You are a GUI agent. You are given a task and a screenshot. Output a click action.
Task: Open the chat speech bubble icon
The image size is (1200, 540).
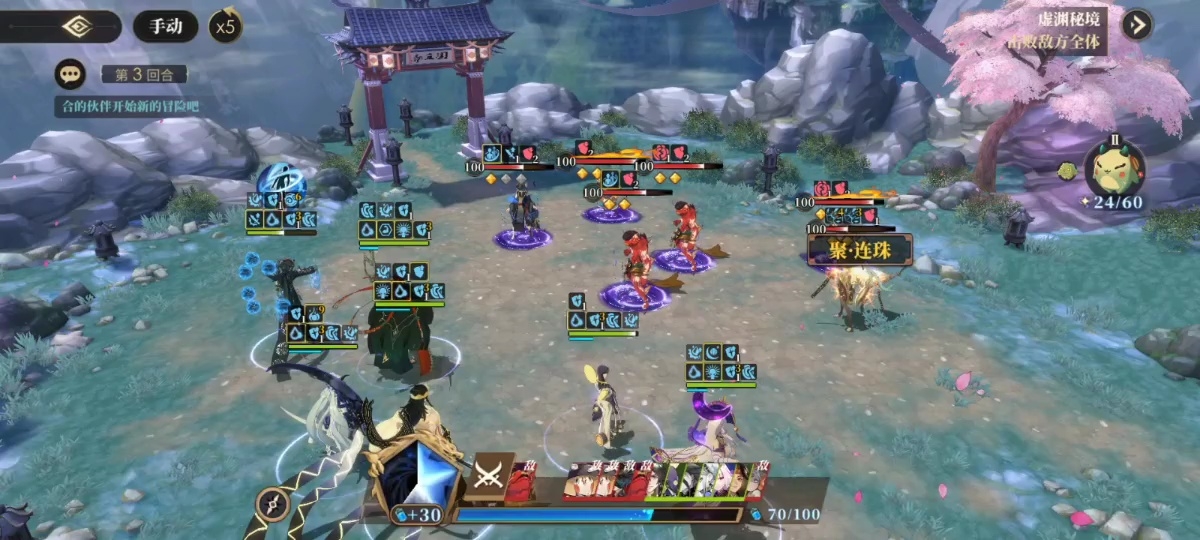[x=69, y=74]
